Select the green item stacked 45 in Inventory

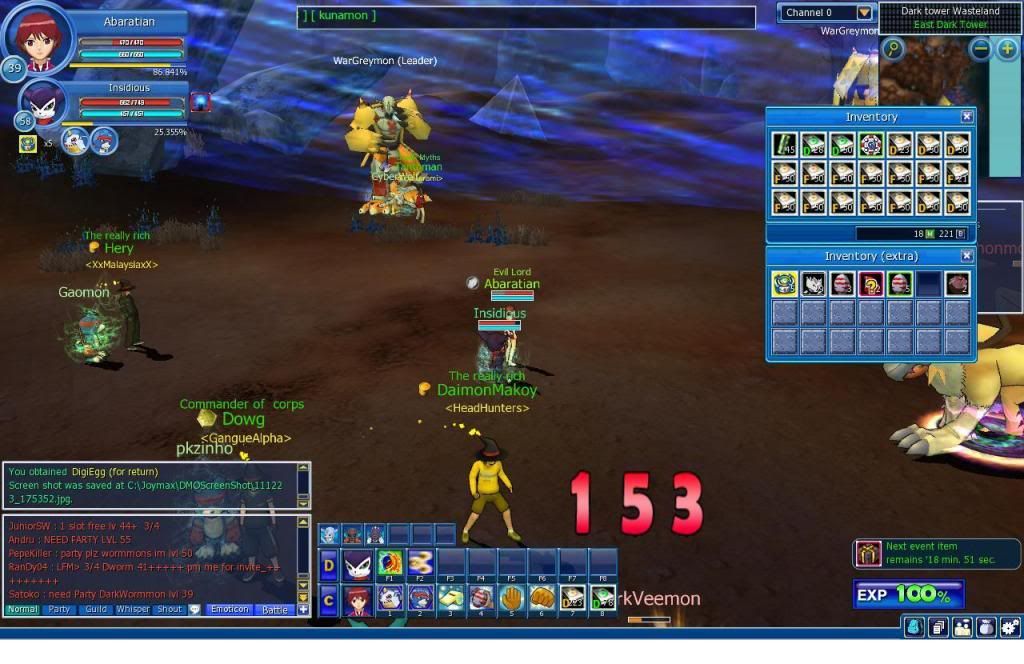point(785,145)
